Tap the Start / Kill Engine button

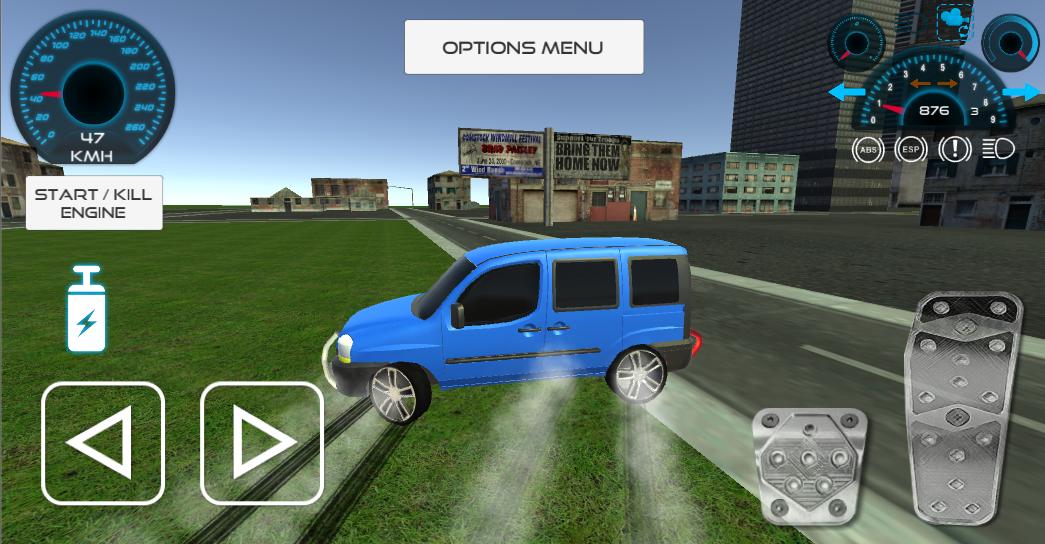point(94,203)
